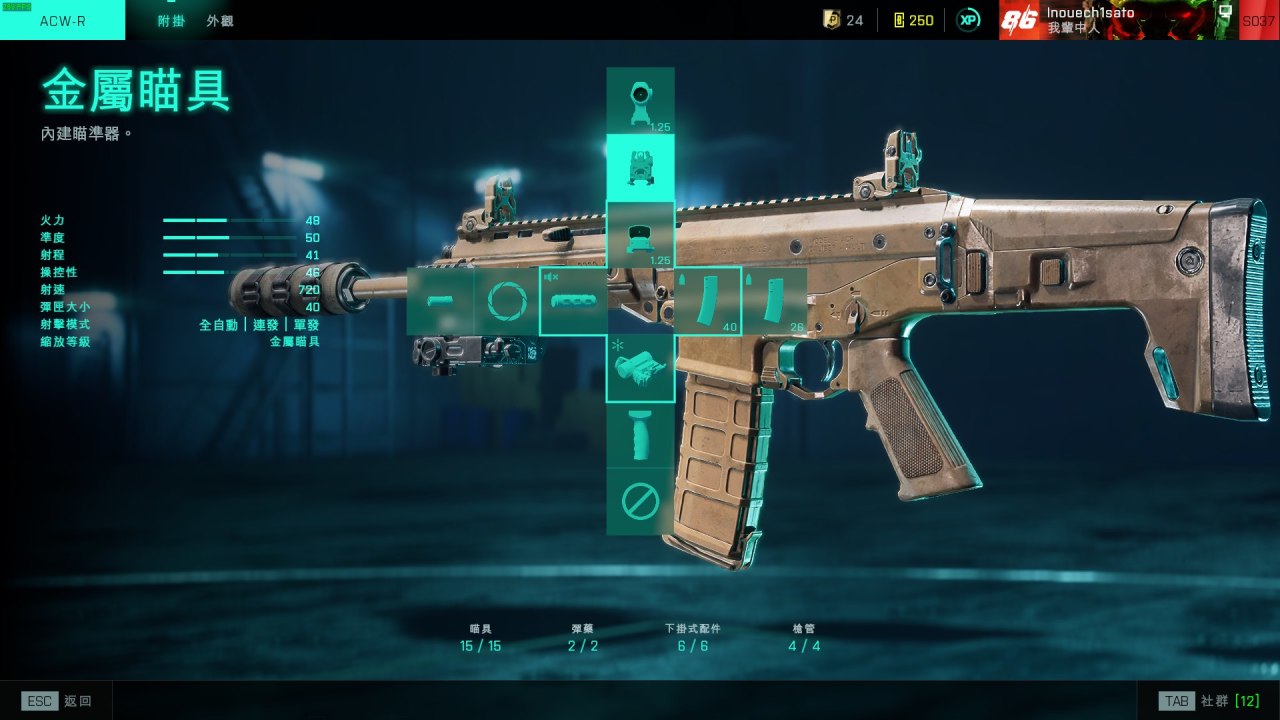
Task: Open the 社群 social panel
Action: point(1208,701)
